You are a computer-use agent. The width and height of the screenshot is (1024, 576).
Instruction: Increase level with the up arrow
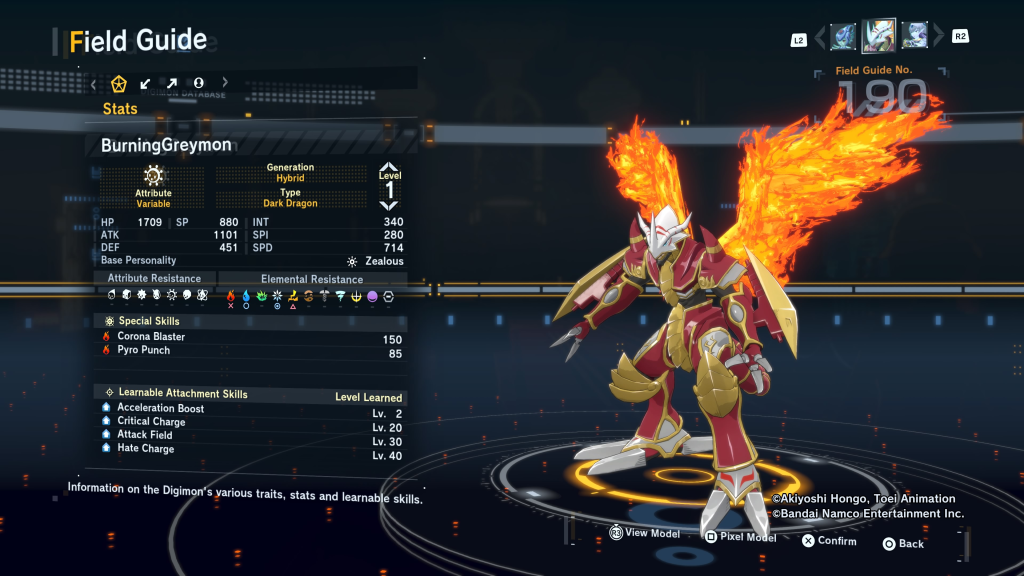click(x=389, y=168)
